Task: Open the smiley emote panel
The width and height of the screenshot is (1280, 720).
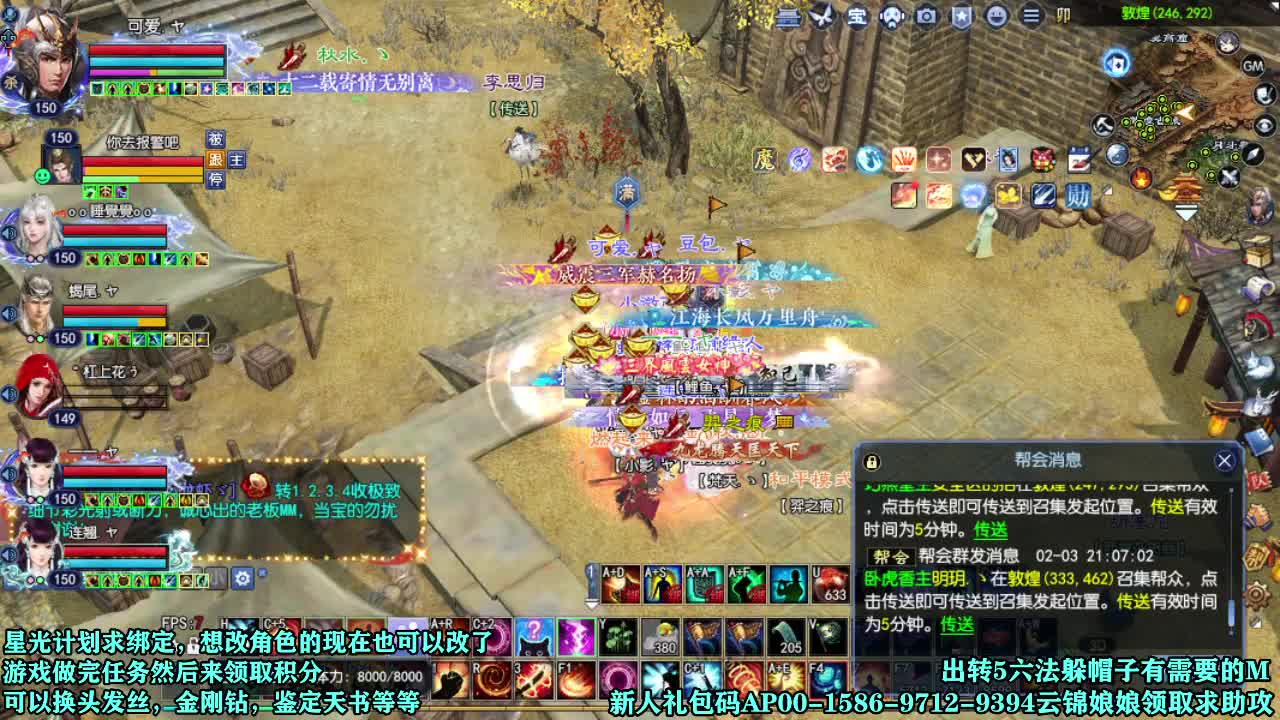Action: [995, 16]
